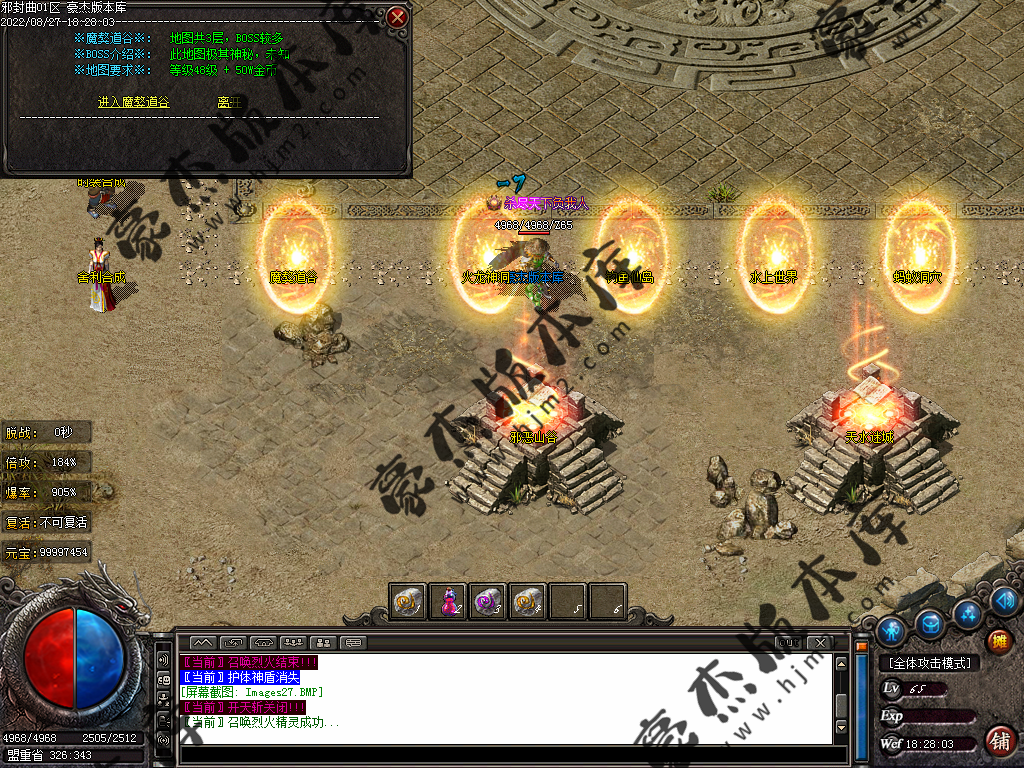
Task: Choose '进入魔獒道谷' to enter the map
Action: click(134, 102)
